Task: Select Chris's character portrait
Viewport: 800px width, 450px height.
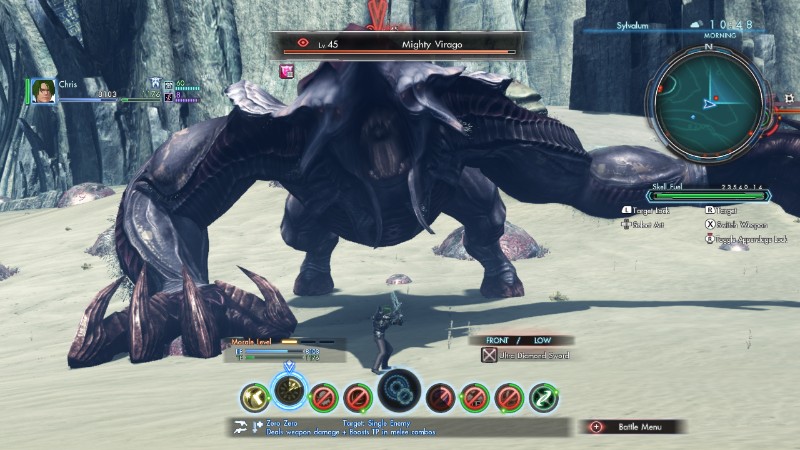Action: click(43, 91)
